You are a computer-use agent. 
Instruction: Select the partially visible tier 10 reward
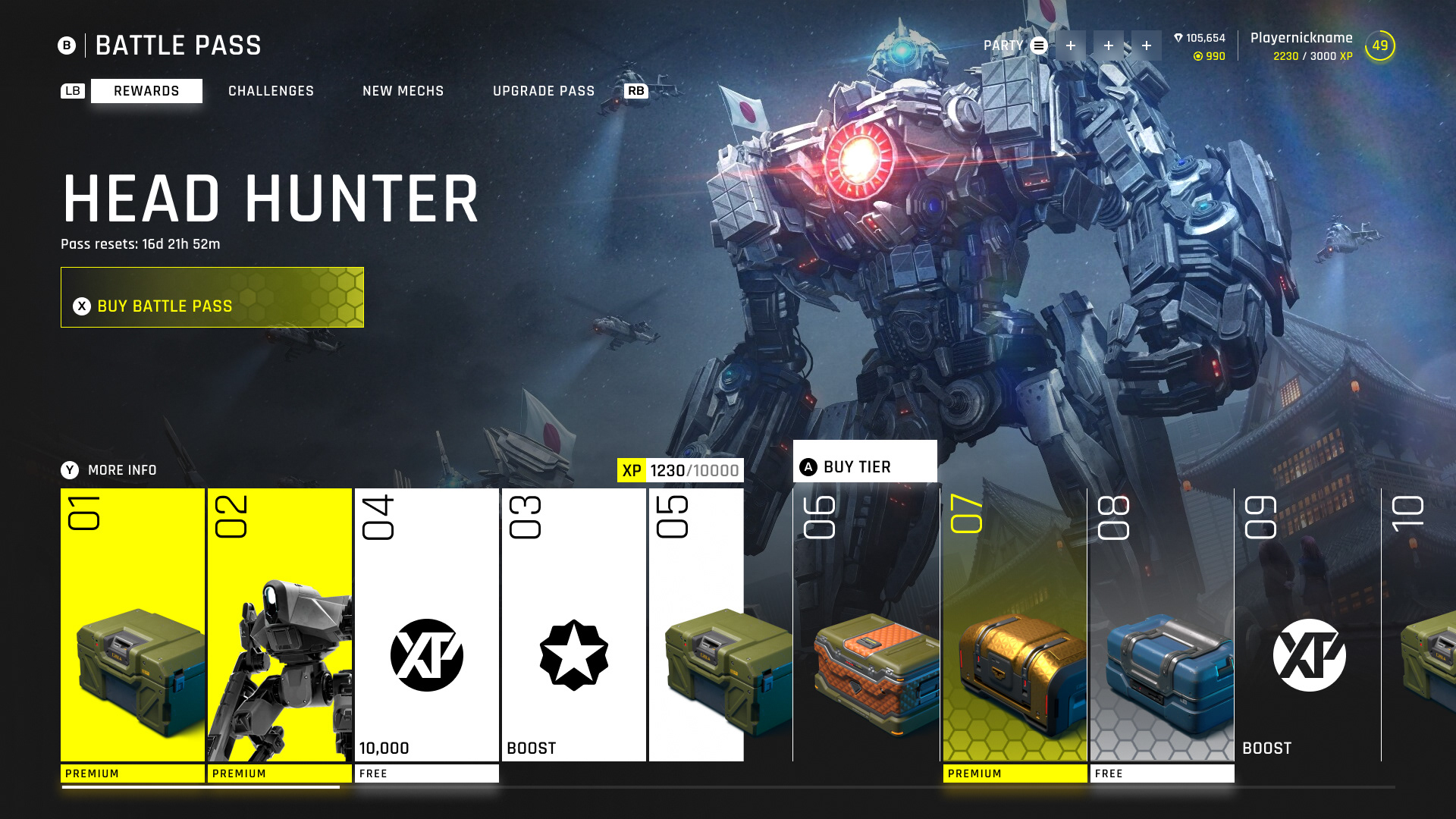1417,625
